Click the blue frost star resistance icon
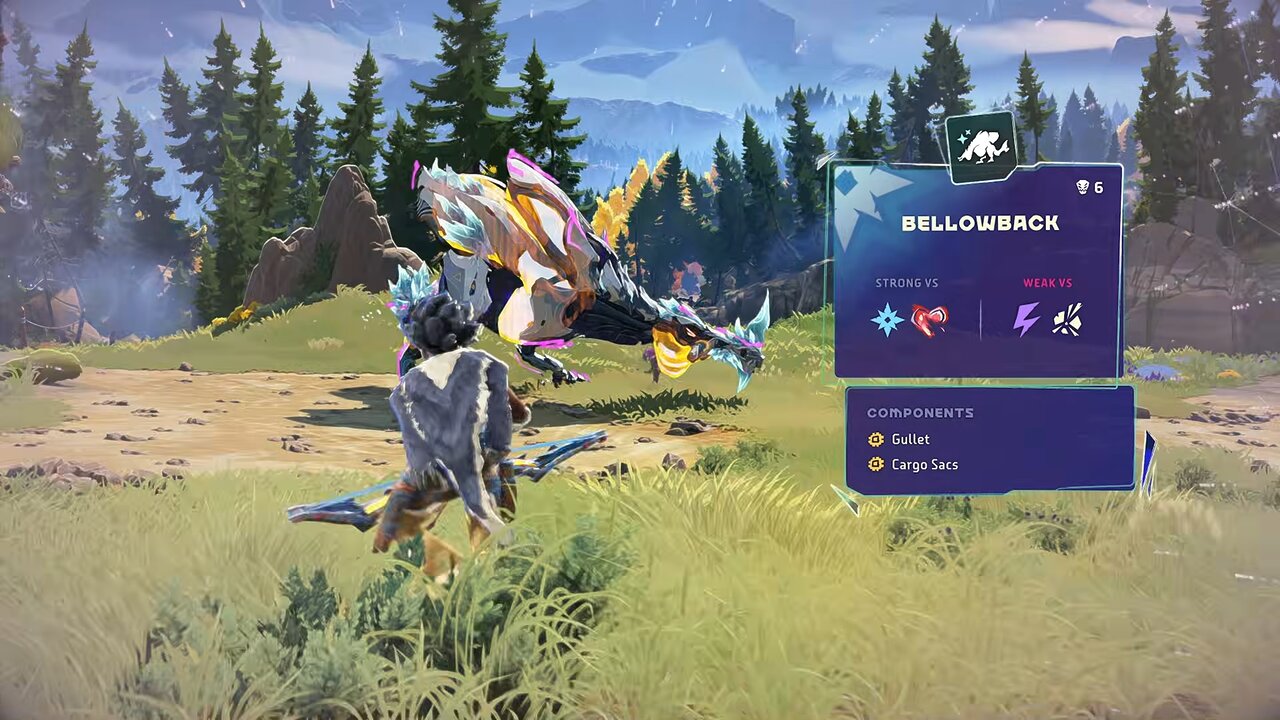This screenshot has height=720, width=1280. tap(887, 320)
